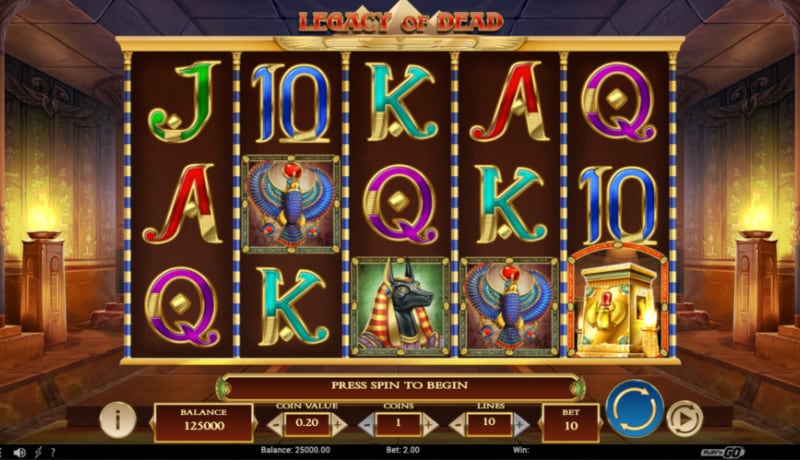The height and width of the screenshot is (460, 800).
Task: Spin the reels with the blue button
Action: (634, 408)
